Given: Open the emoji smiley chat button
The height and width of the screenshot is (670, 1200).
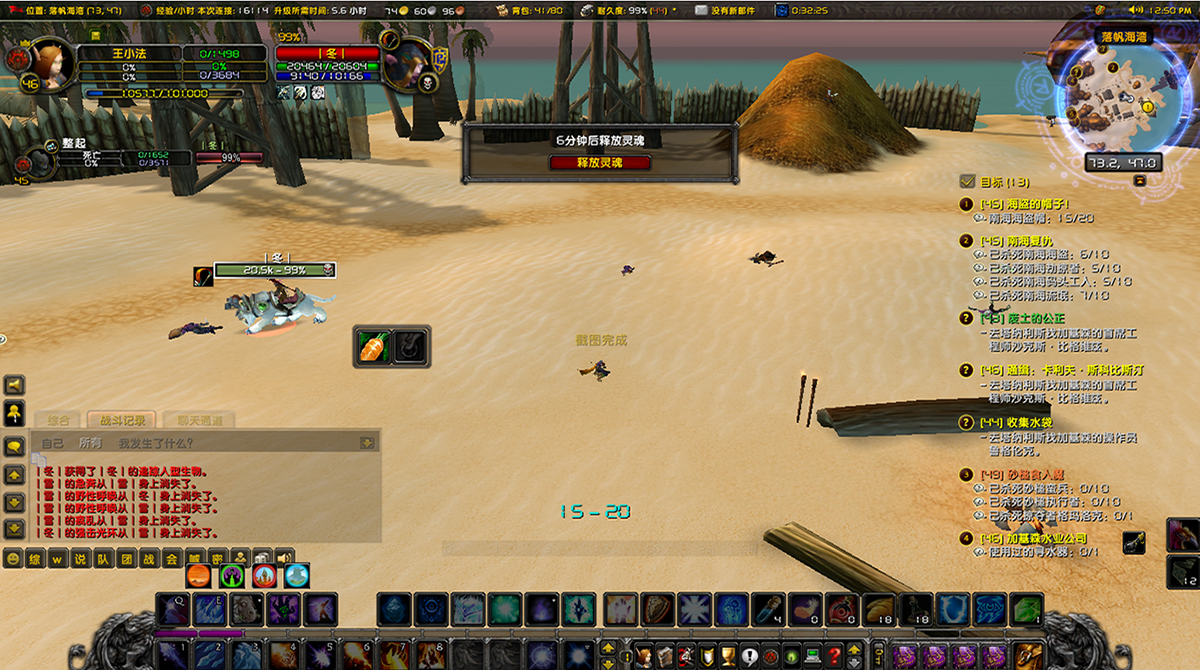Looking at the screenshot, I should pos(13,559).
